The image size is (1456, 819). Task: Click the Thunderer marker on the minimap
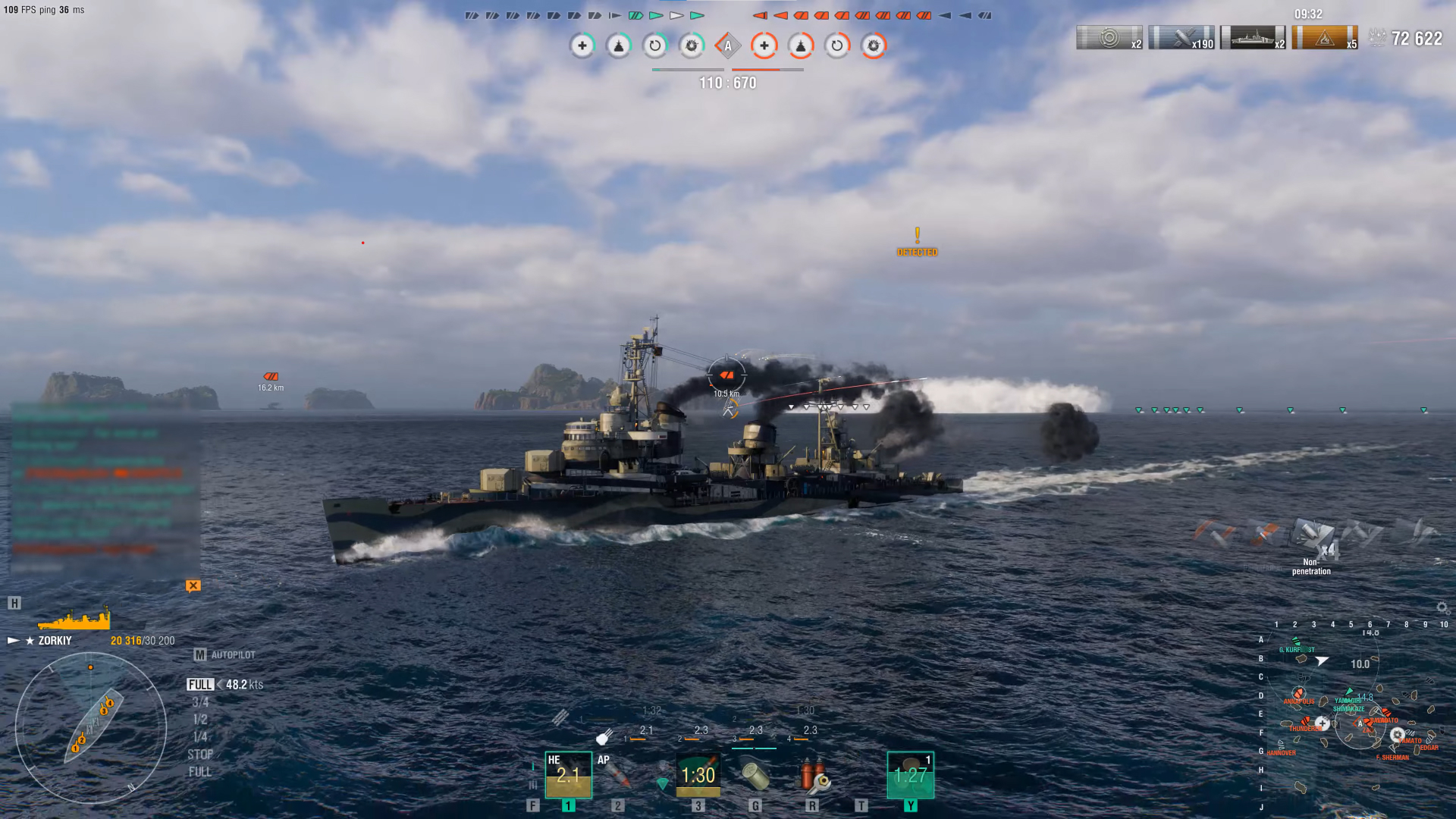coord(1305,722)
